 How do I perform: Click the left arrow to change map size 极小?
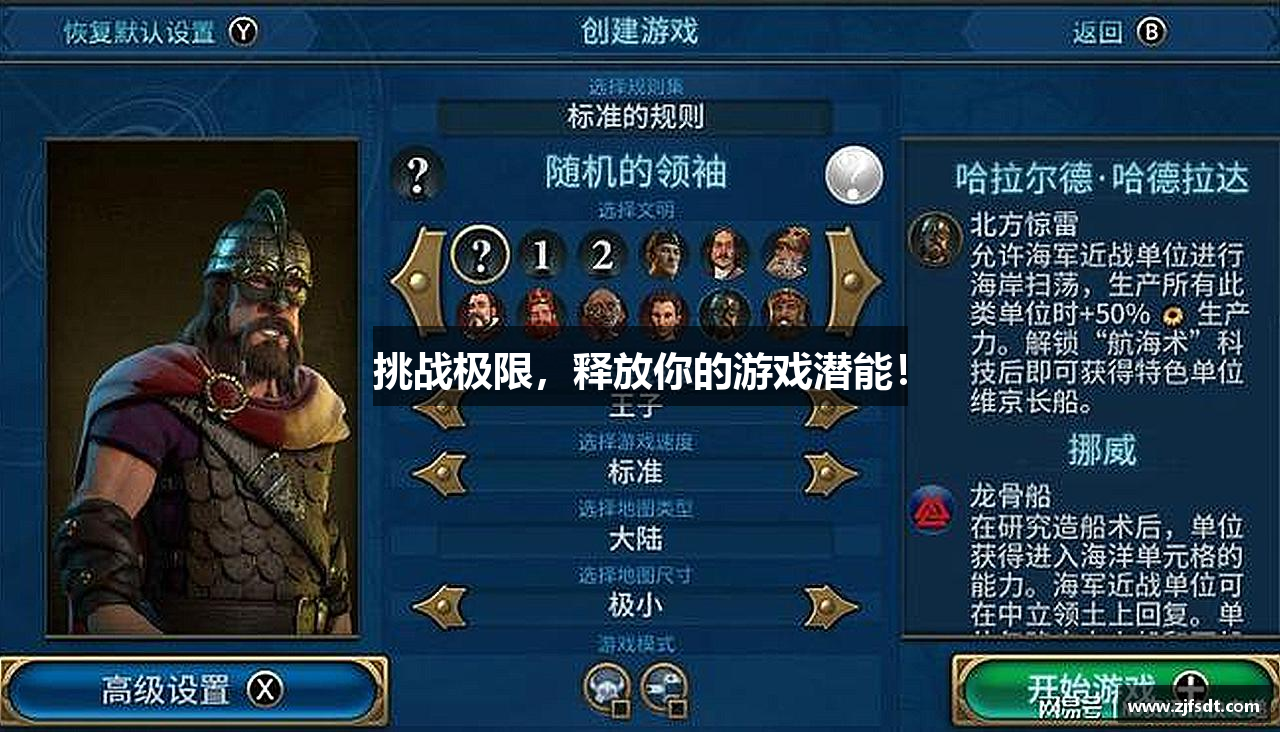(x=442, y=604)
